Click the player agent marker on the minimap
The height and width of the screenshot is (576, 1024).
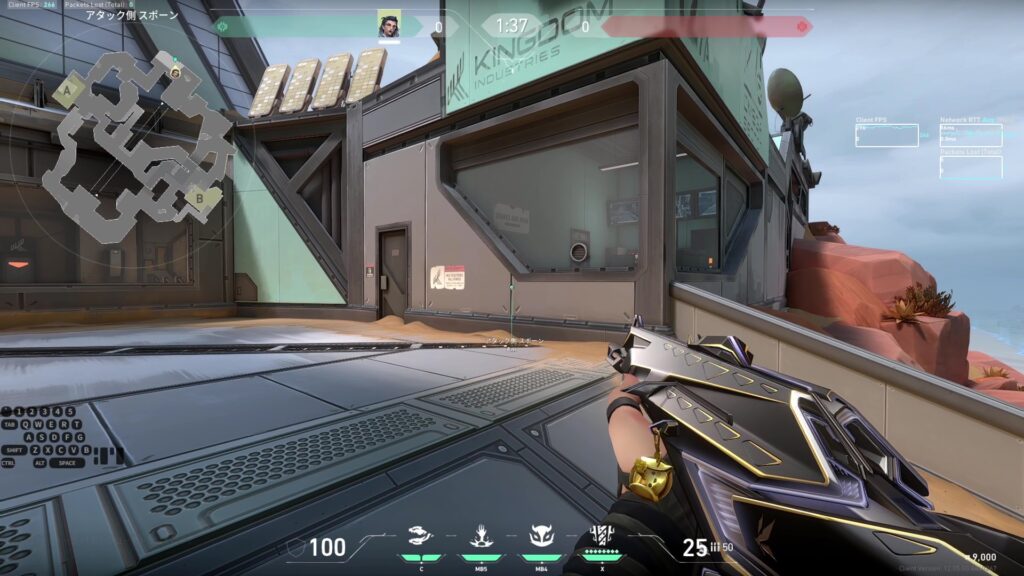[176, 71]
